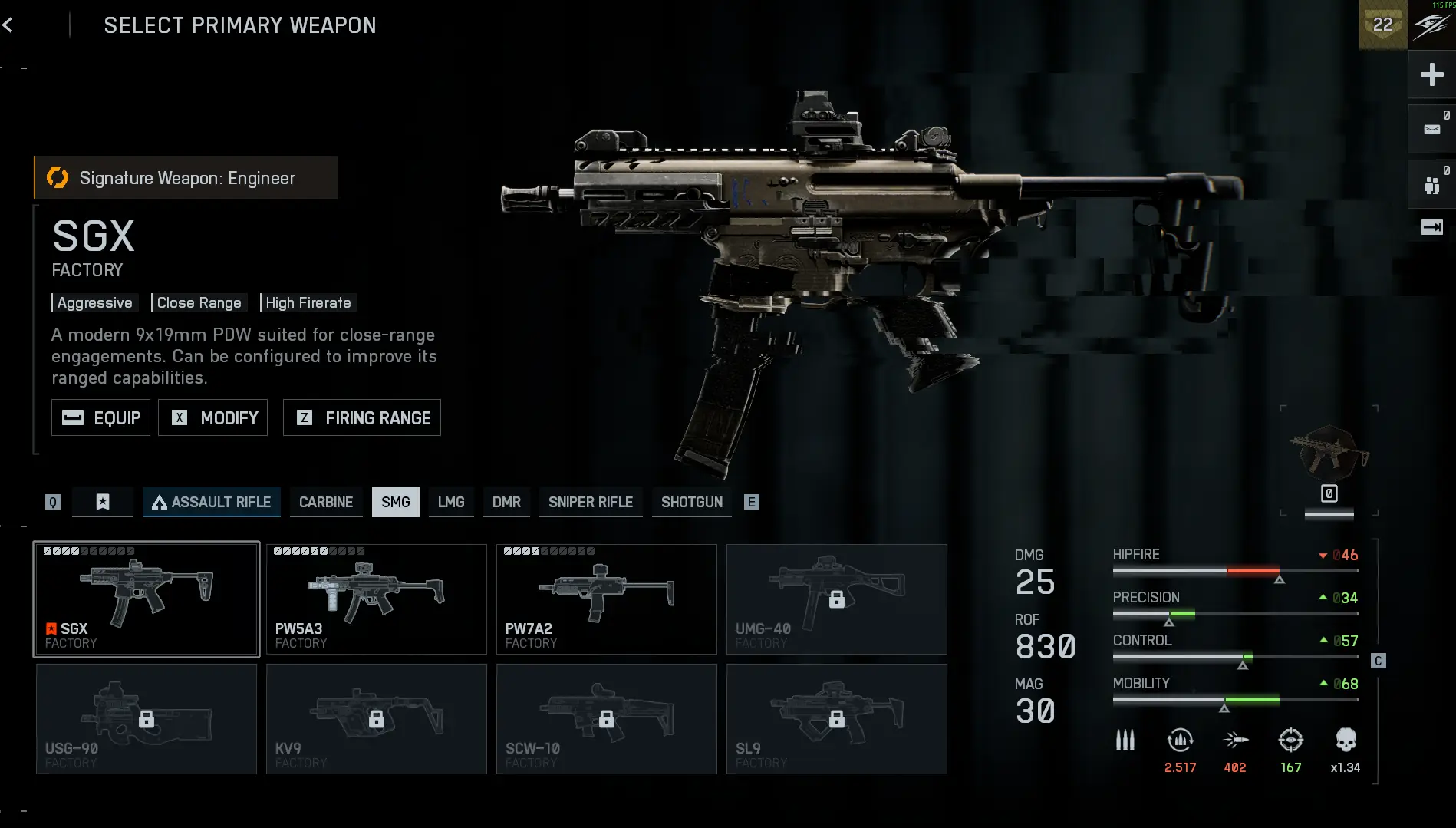The width and height of the screenshot is (1456, 828).
Task: Go back using the top-left arrow
Action: pyautogui.click(x=8, y=25)
